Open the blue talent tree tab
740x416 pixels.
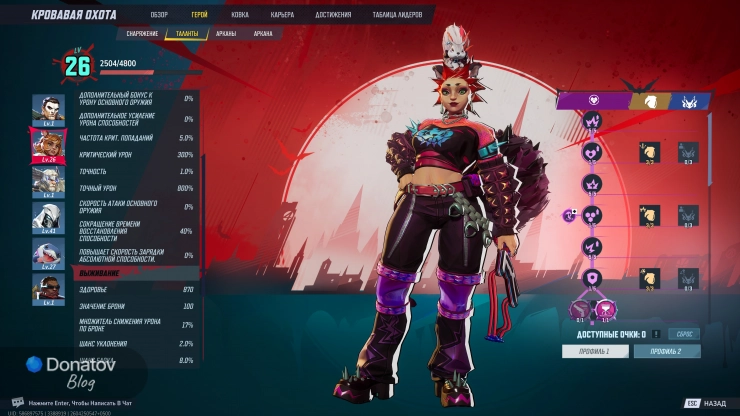(690, 100)
